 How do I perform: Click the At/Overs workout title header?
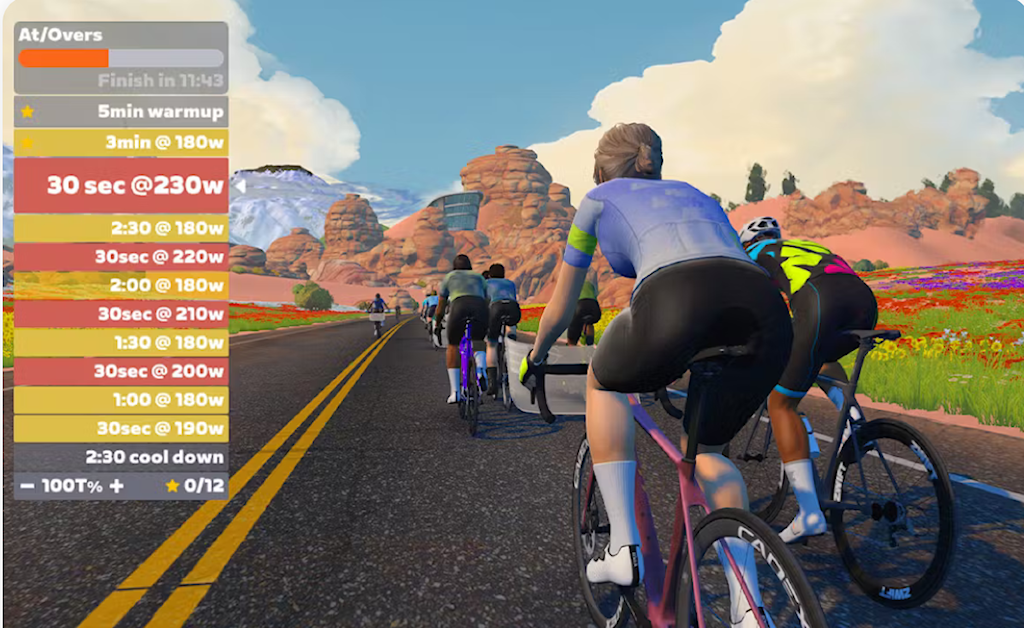coord(61,35)
